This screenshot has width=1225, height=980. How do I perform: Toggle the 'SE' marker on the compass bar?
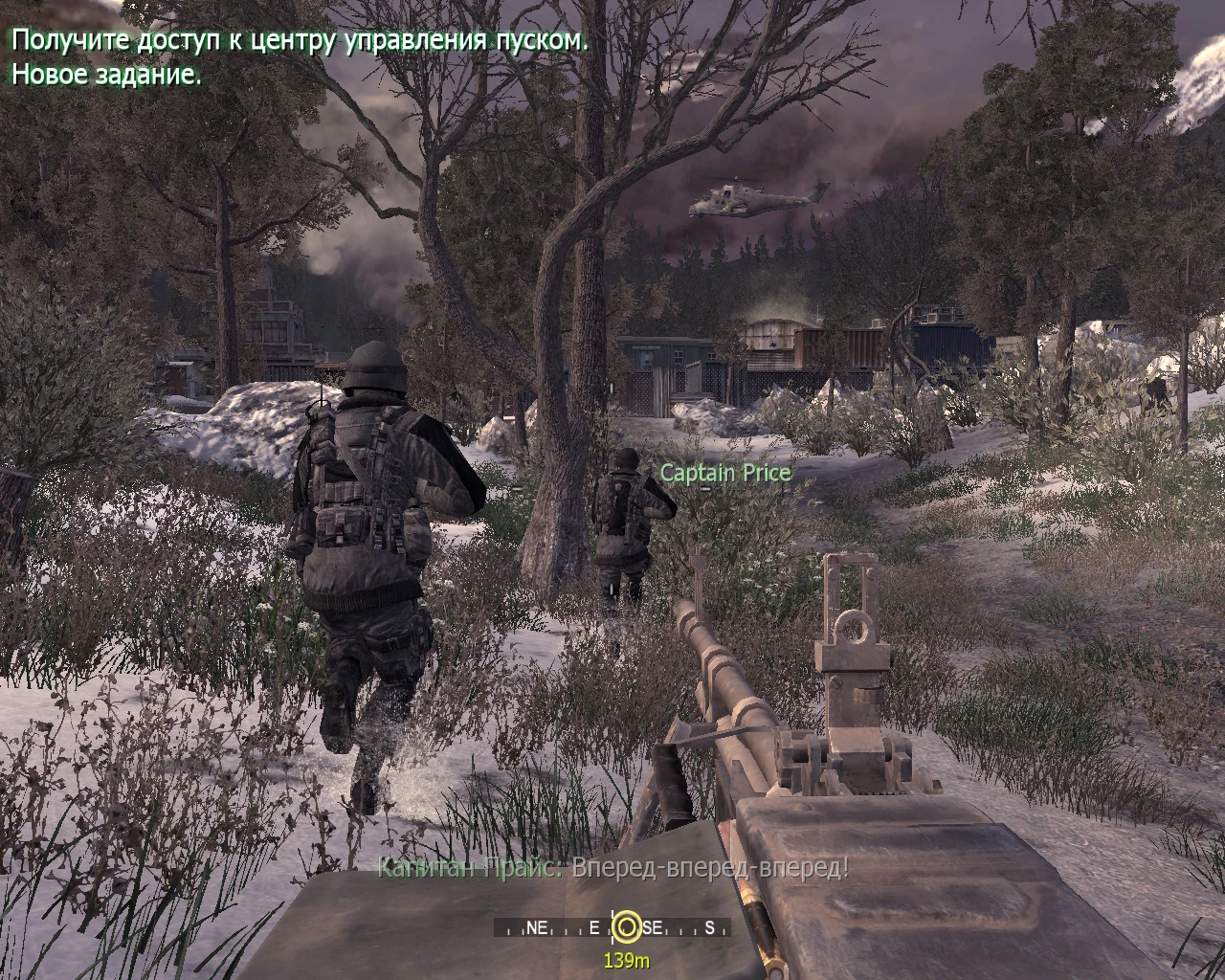pyautogui.click(x=651, y=926)
